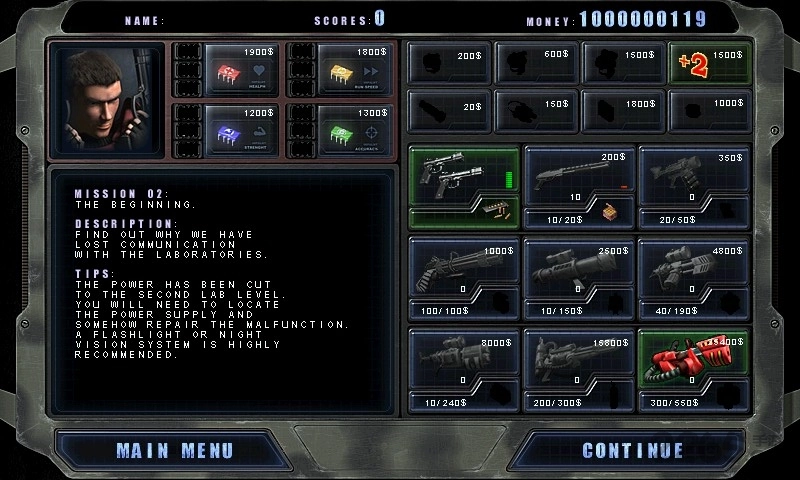
Task: Purchase the 2500$ rocket launcher
Action: pyautogui.click(x=579, y=276)
